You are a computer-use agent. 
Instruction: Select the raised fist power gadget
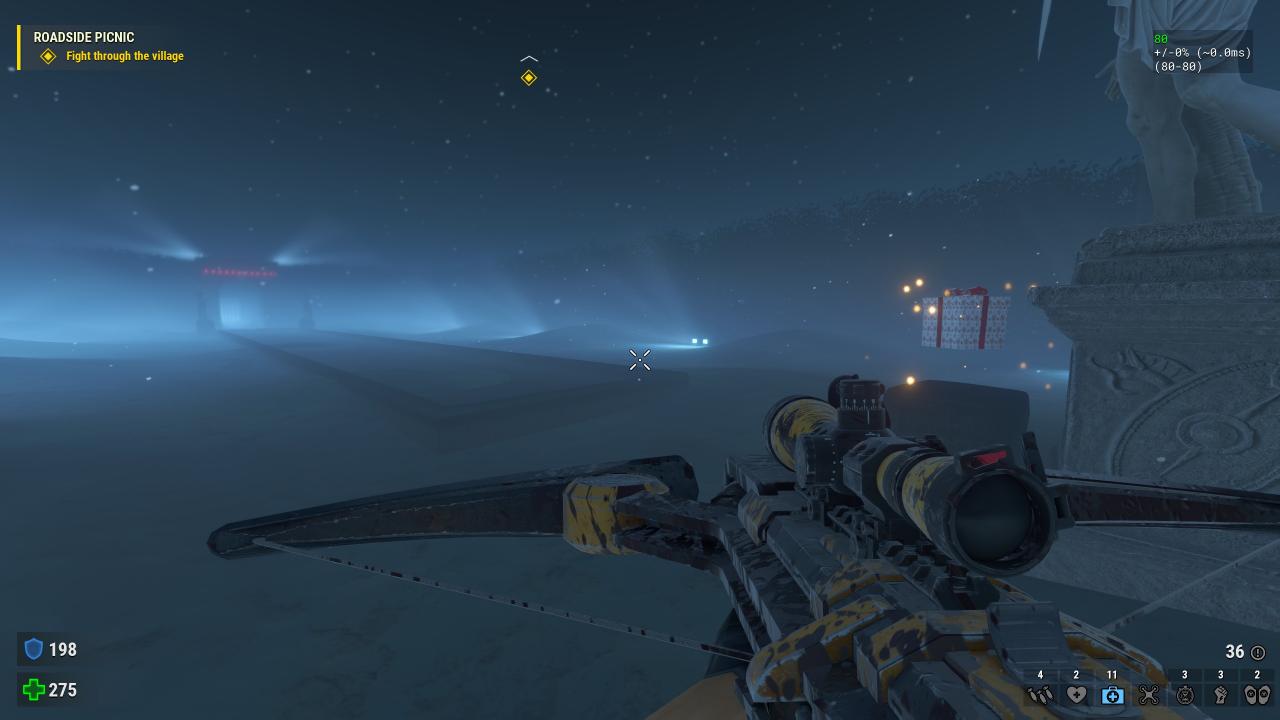1221,694
